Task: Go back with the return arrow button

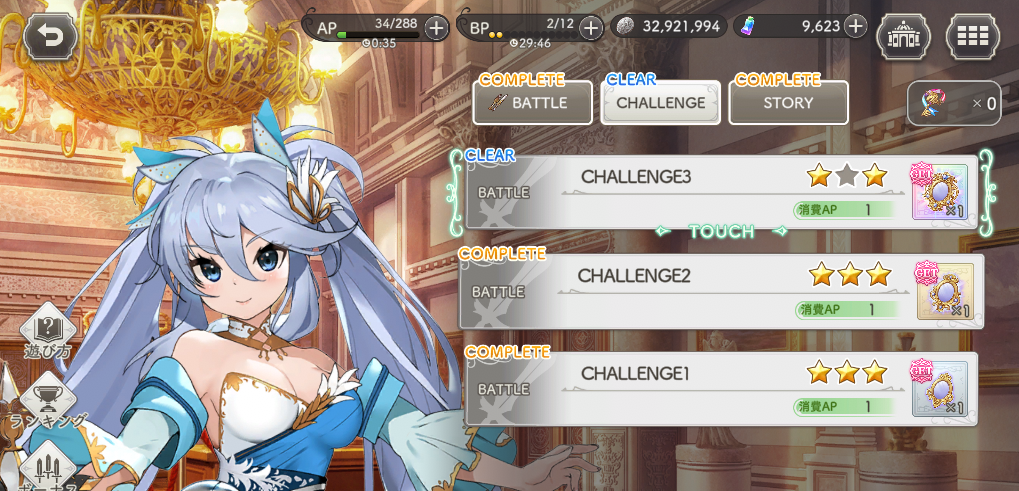Action: pyautogui.click(x=49, y=37)
